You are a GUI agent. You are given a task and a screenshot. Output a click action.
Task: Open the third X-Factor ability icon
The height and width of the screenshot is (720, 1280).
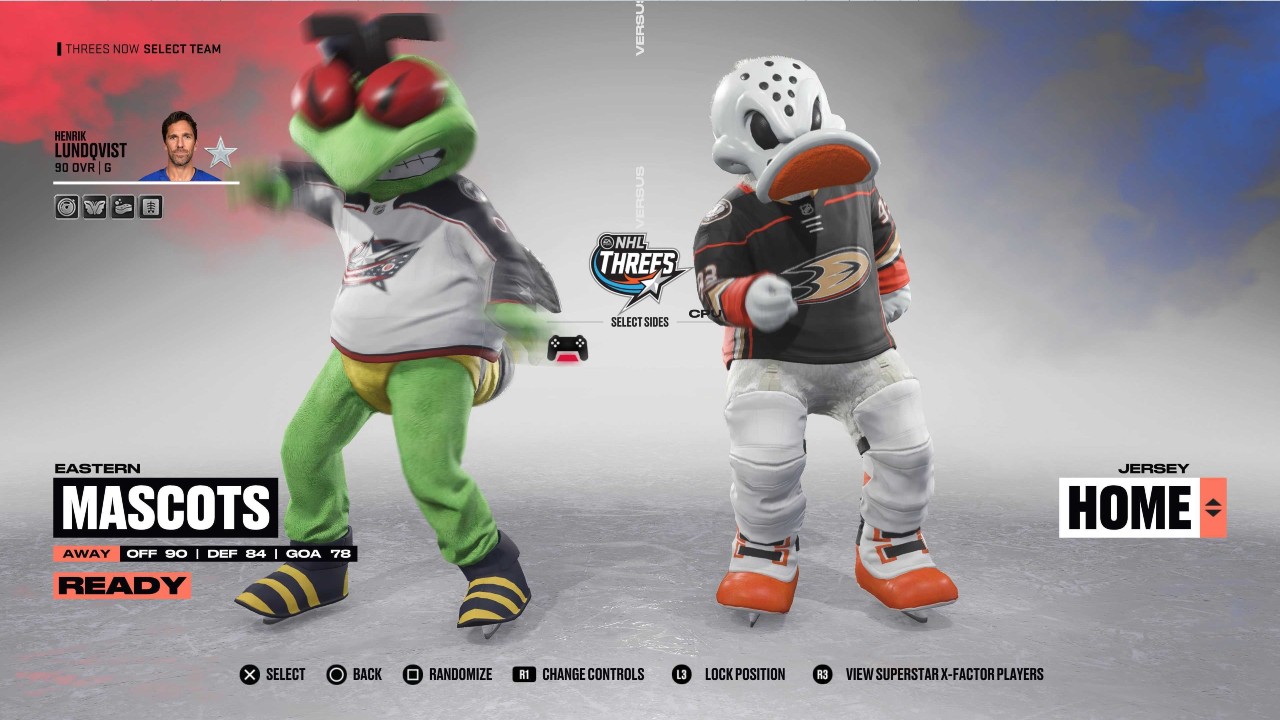click(122, 207)
